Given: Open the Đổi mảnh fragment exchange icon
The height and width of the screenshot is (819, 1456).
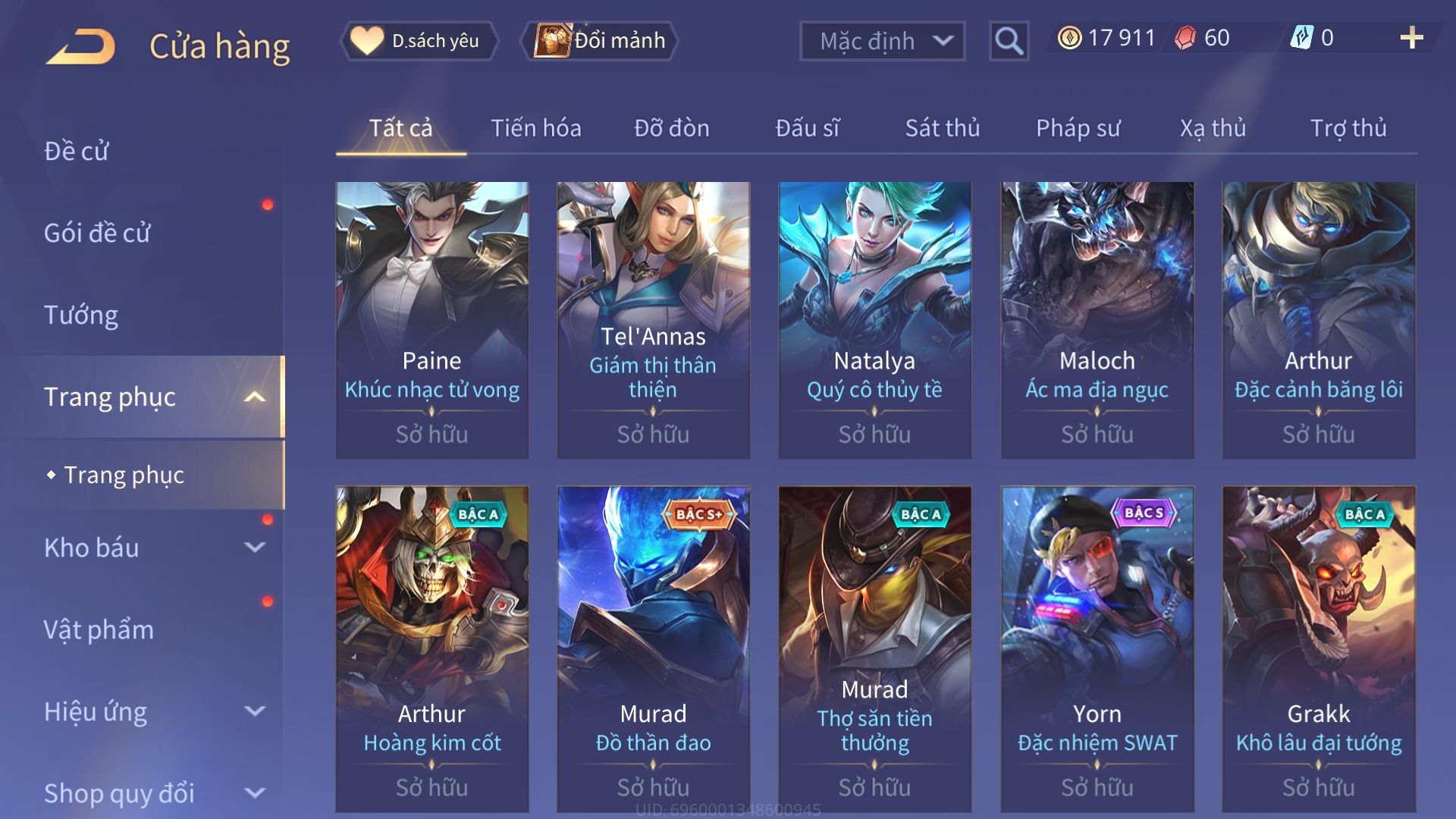Looking at the screenshot, I should coord(554,41).
